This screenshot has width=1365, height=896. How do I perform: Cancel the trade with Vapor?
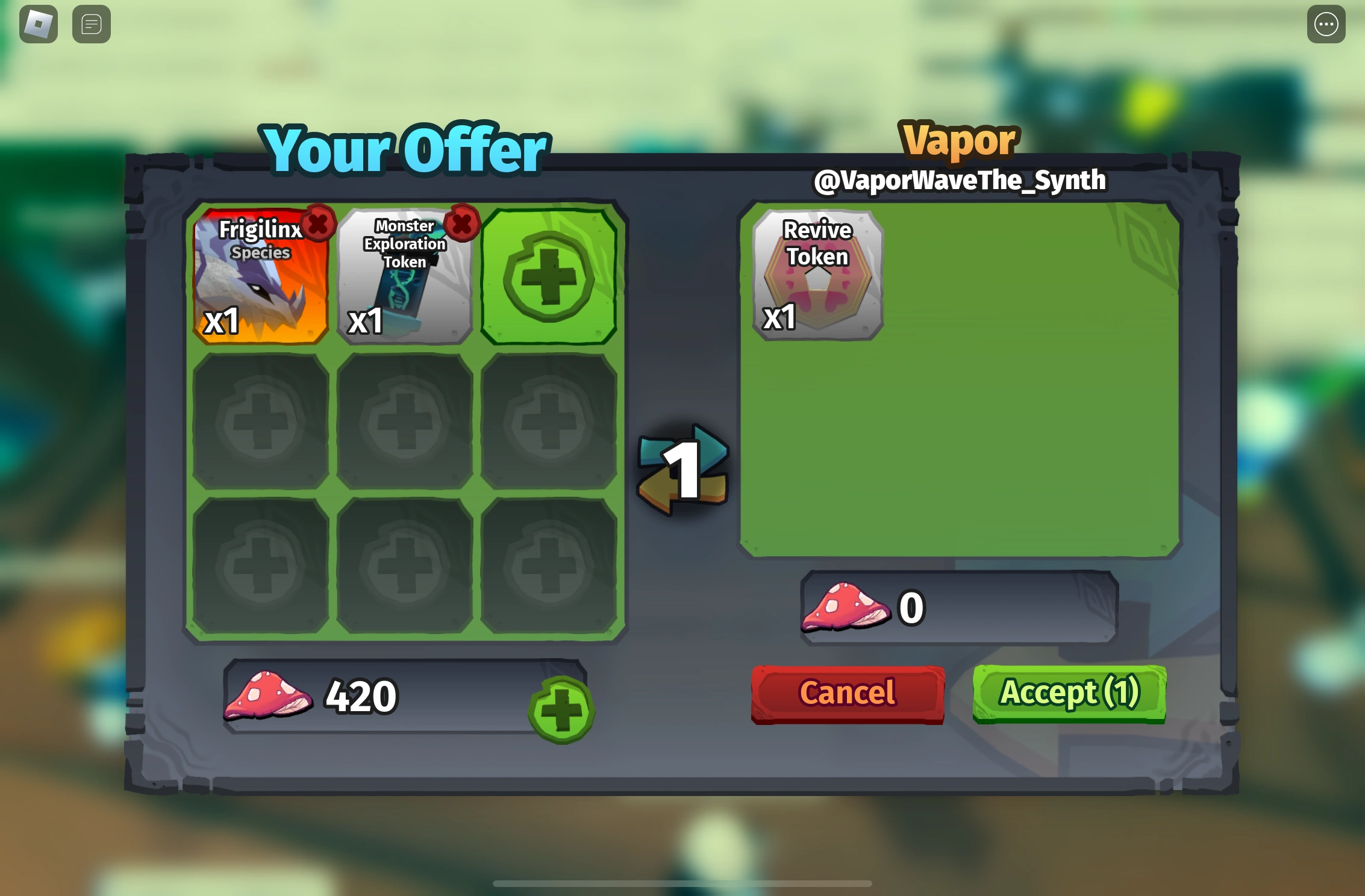847,692
